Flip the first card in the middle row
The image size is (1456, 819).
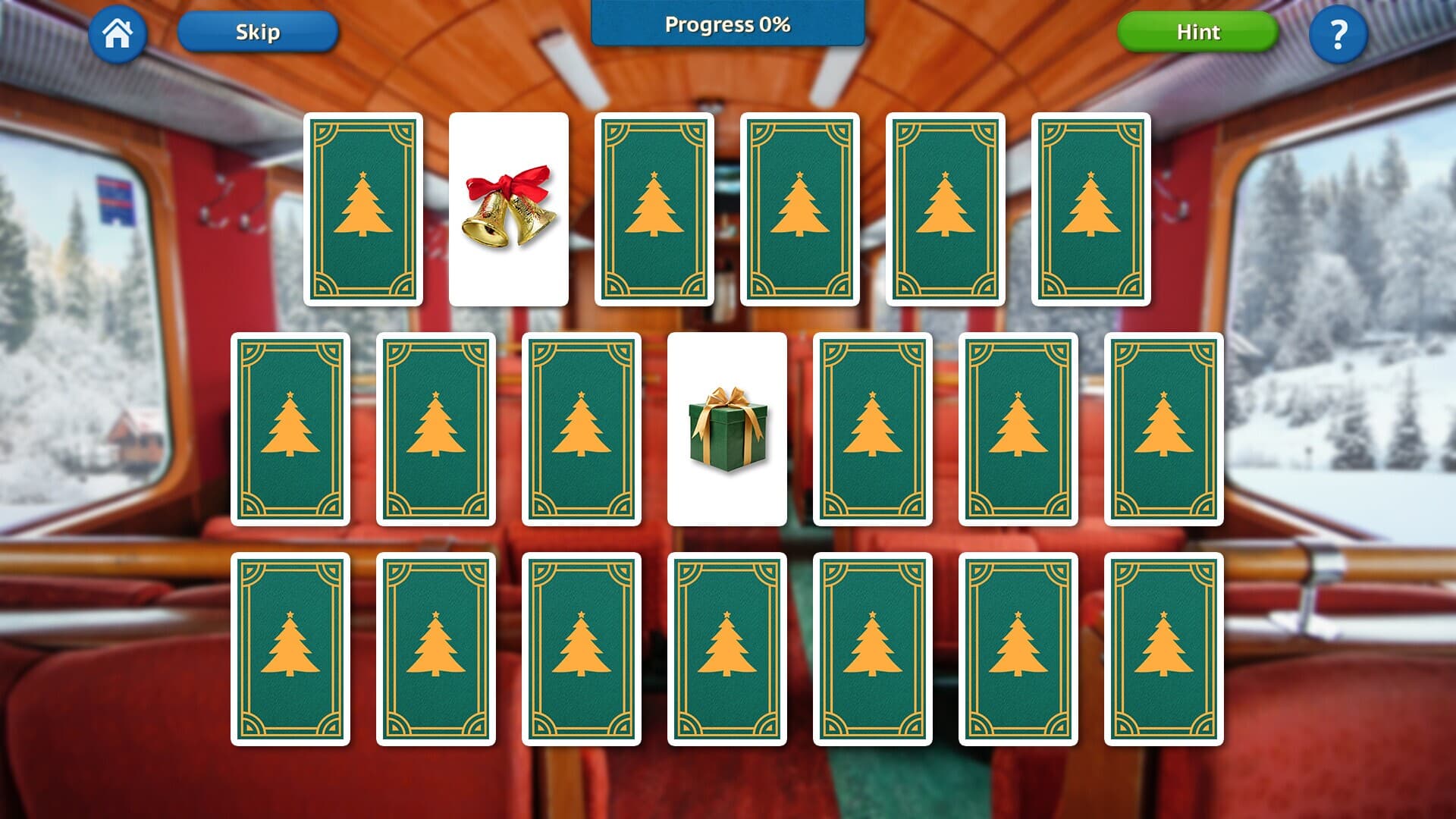(x=293, y=430)
